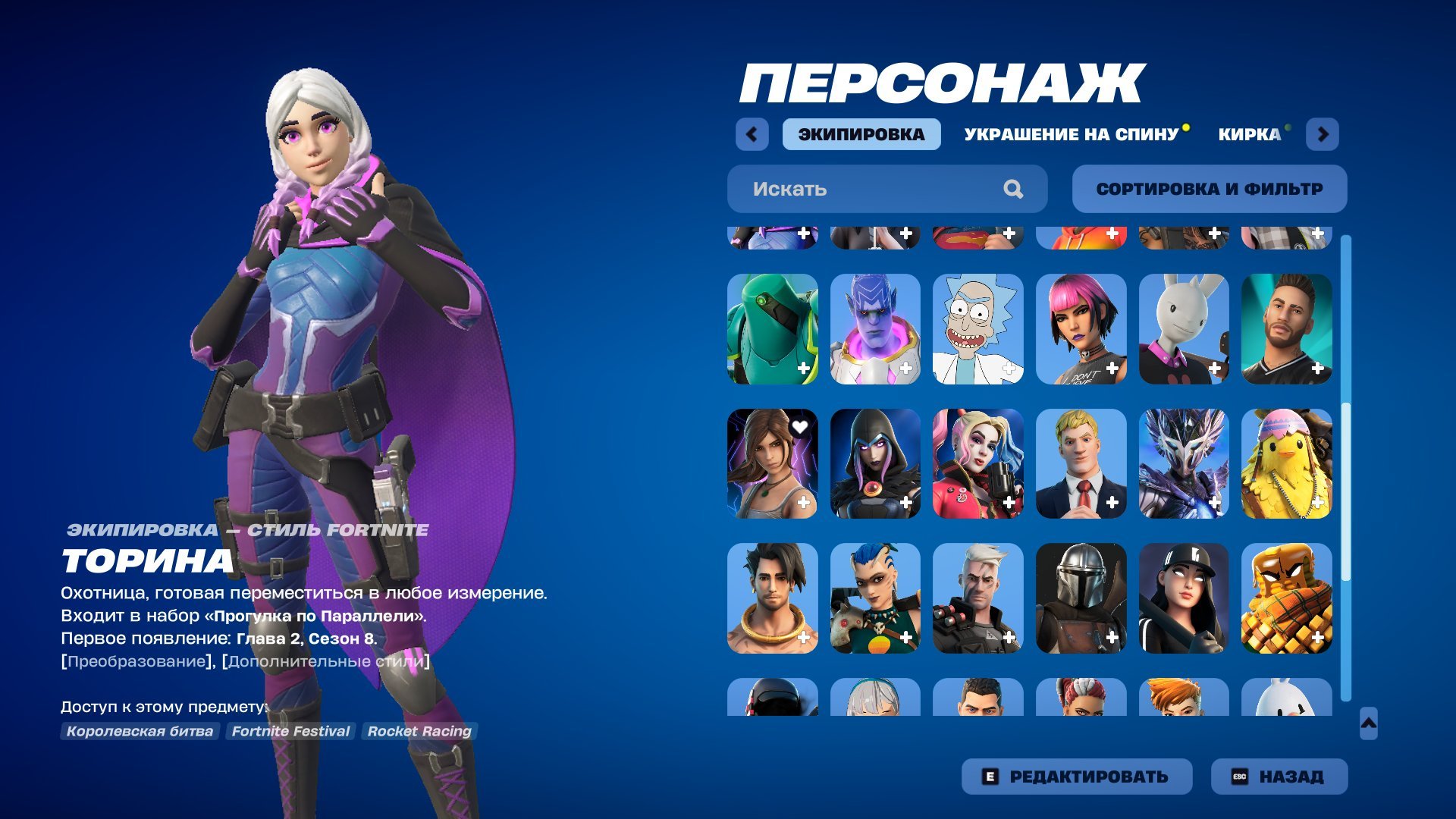Image resolution: width=1456 pixels, height=819 pixels.
Task: Unfavorite Lara Croft via the heart toggle
Action: pos(800,427)
